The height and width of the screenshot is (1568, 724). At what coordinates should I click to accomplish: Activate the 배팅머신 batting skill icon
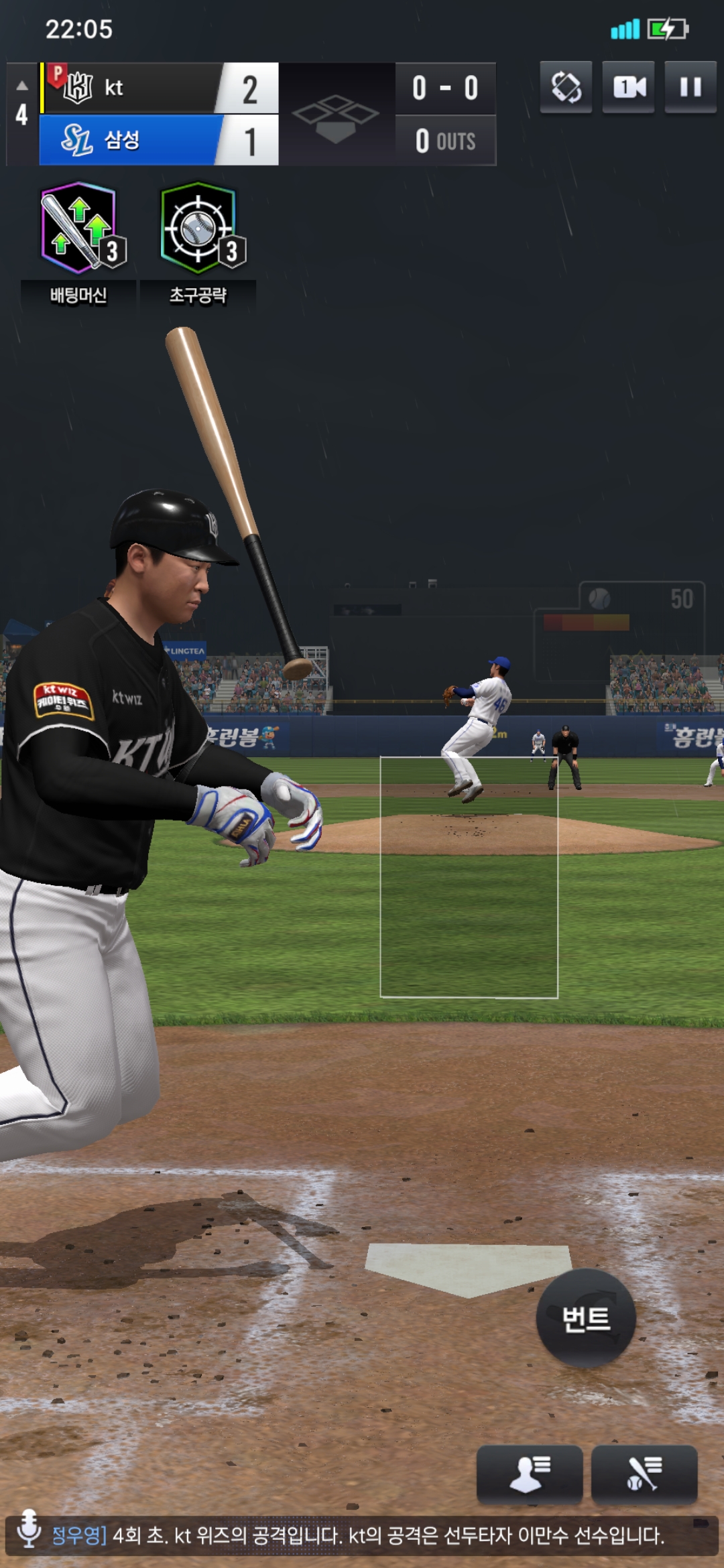tap(79, 229)
